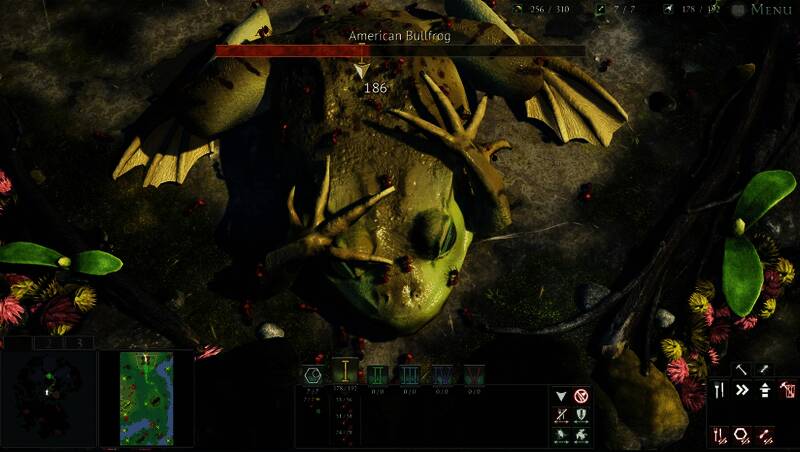
Task: Toggle the shield stance icon
Action: click(581, 416)
